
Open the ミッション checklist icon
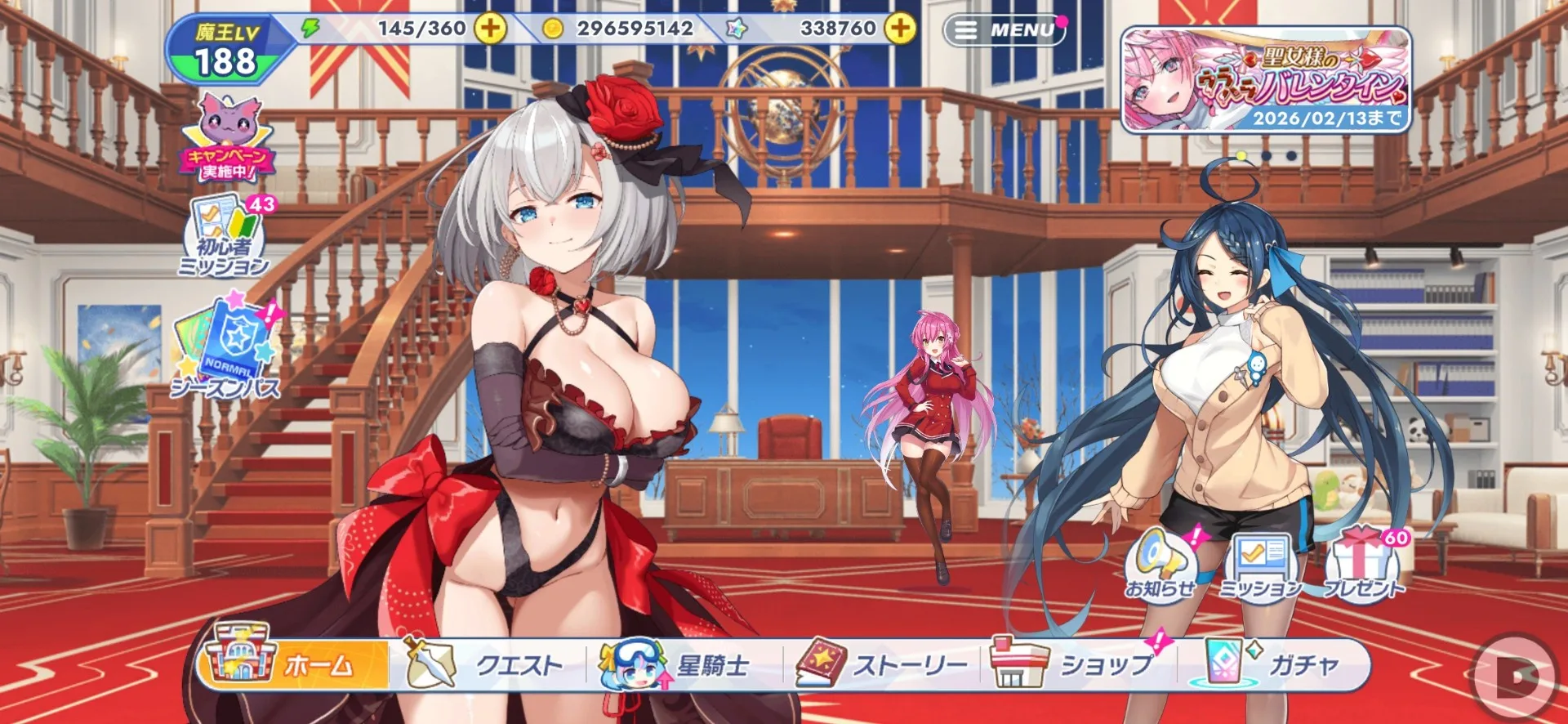(1260, 564)
